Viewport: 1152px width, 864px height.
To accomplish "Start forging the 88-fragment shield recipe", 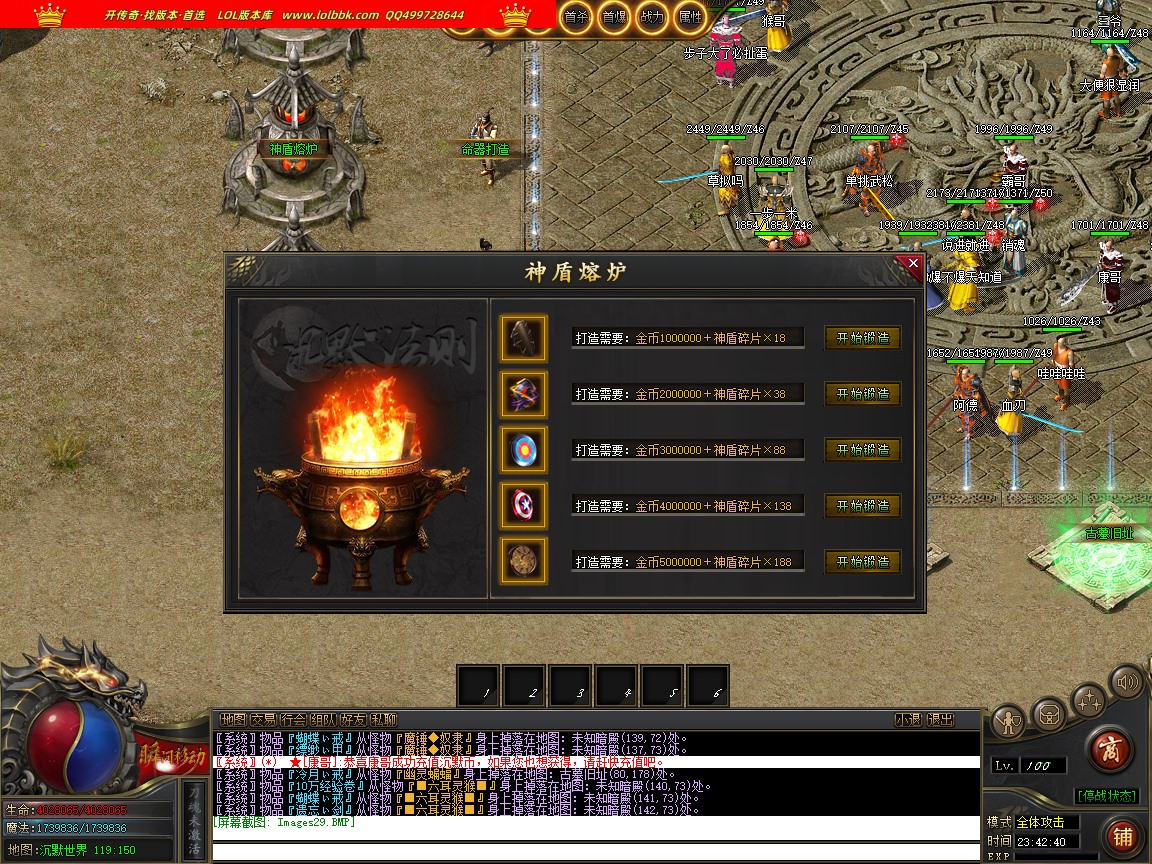I will pyautogui.click(x=862, y=450).
